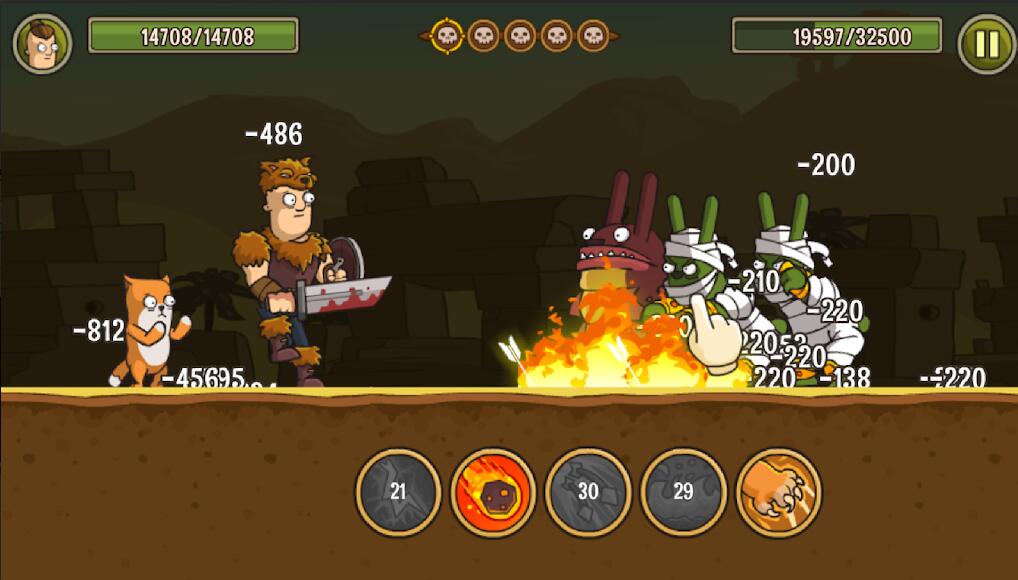
Task: Select the skill on 30-second cooldown
Action: point(588,492)
